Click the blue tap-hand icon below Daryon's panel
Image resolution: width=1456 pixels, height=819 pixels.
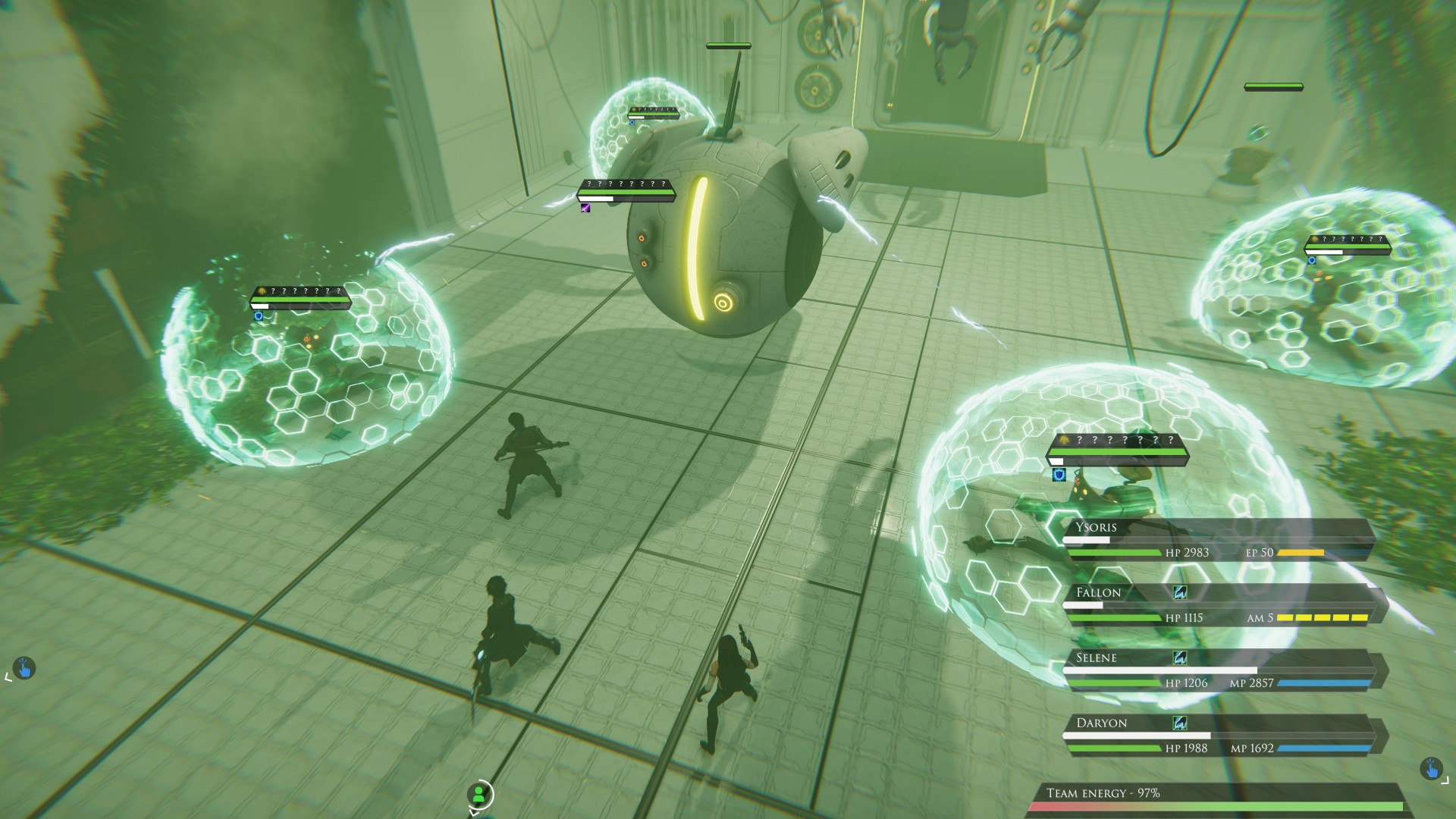click(x=1430, y=769)
